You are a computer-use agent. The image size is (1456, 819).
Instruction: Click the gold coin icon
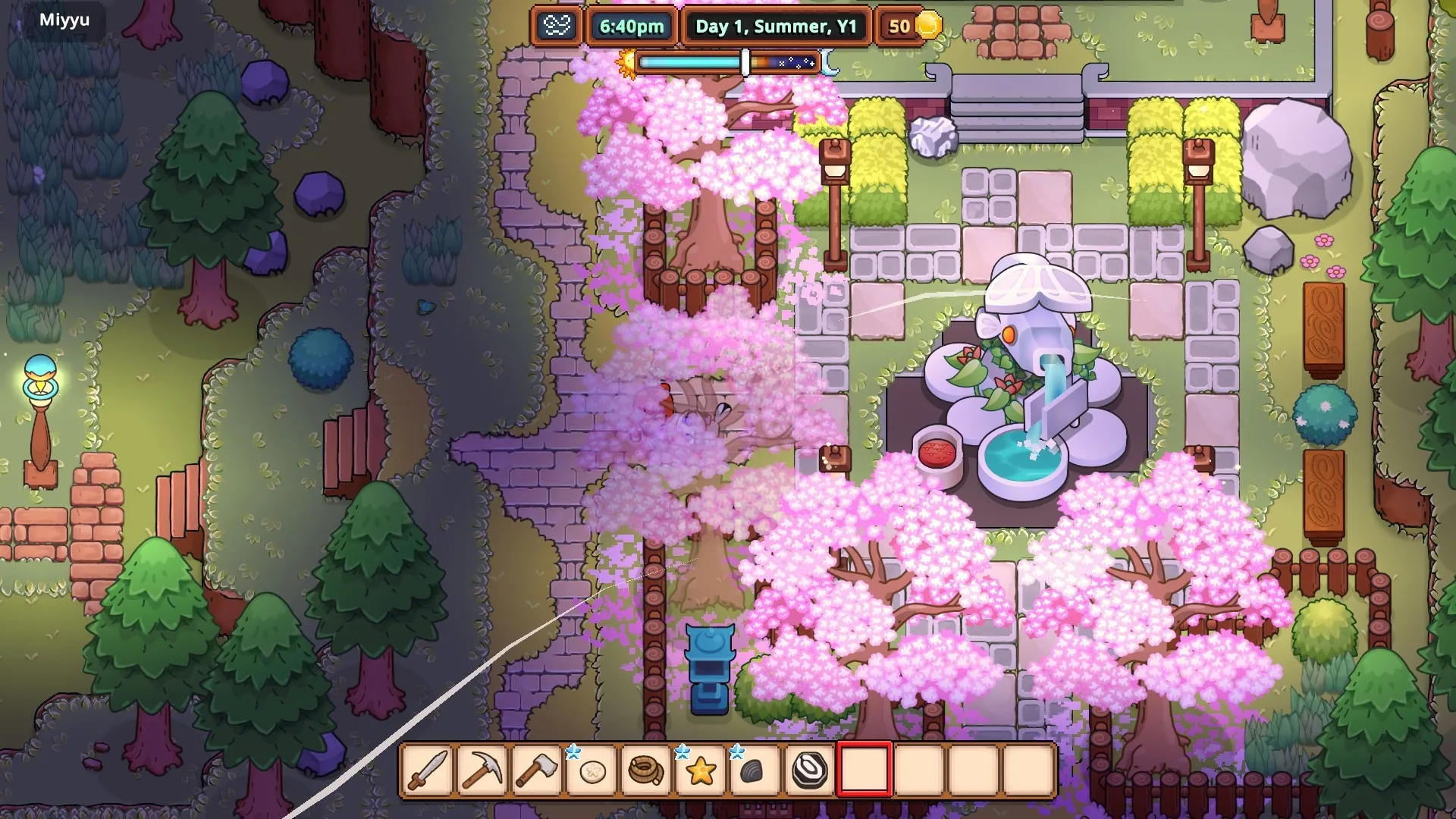coord(928,26)
